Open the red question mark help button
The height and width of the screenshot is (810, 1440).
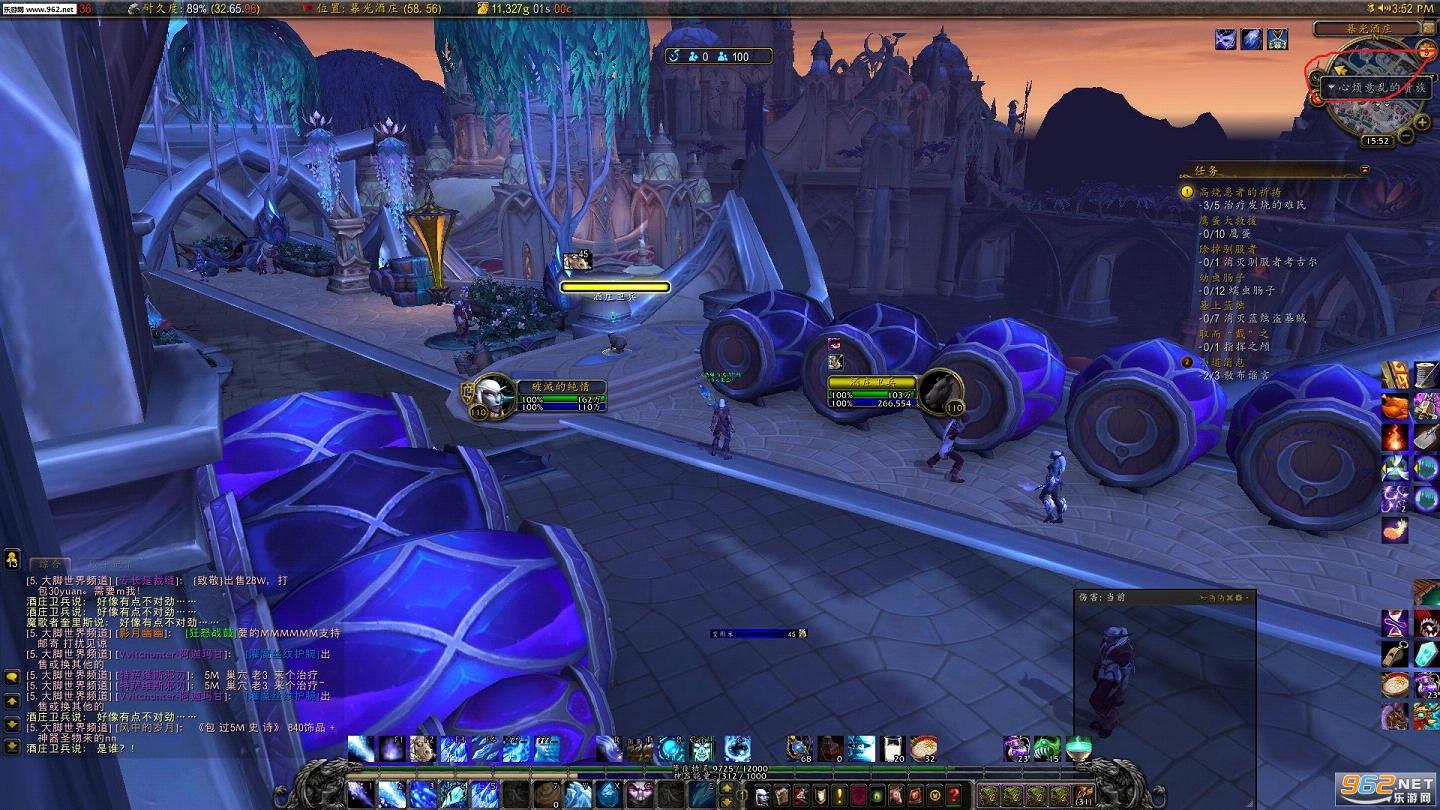coord(955,795)
